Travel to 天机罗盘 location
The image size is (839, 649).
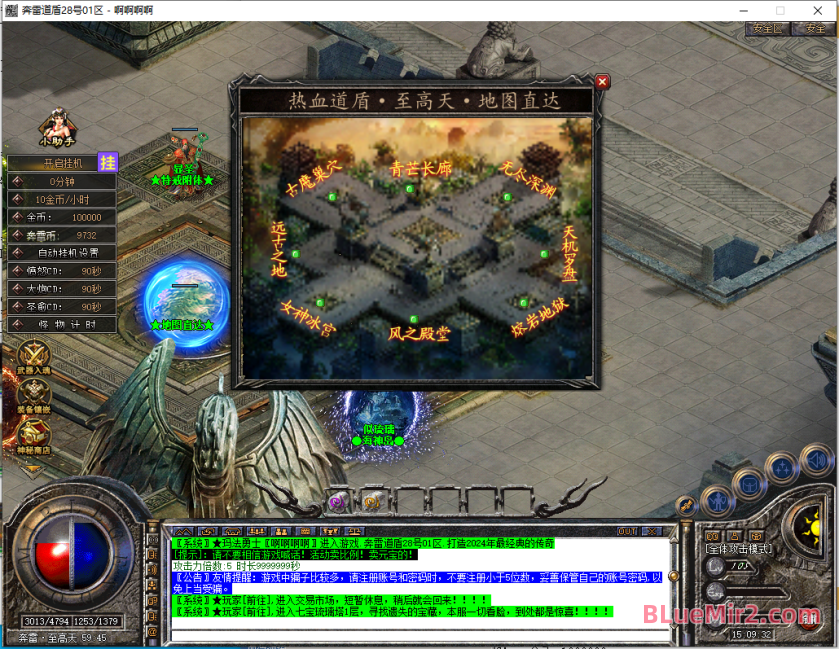coord(570,252)
